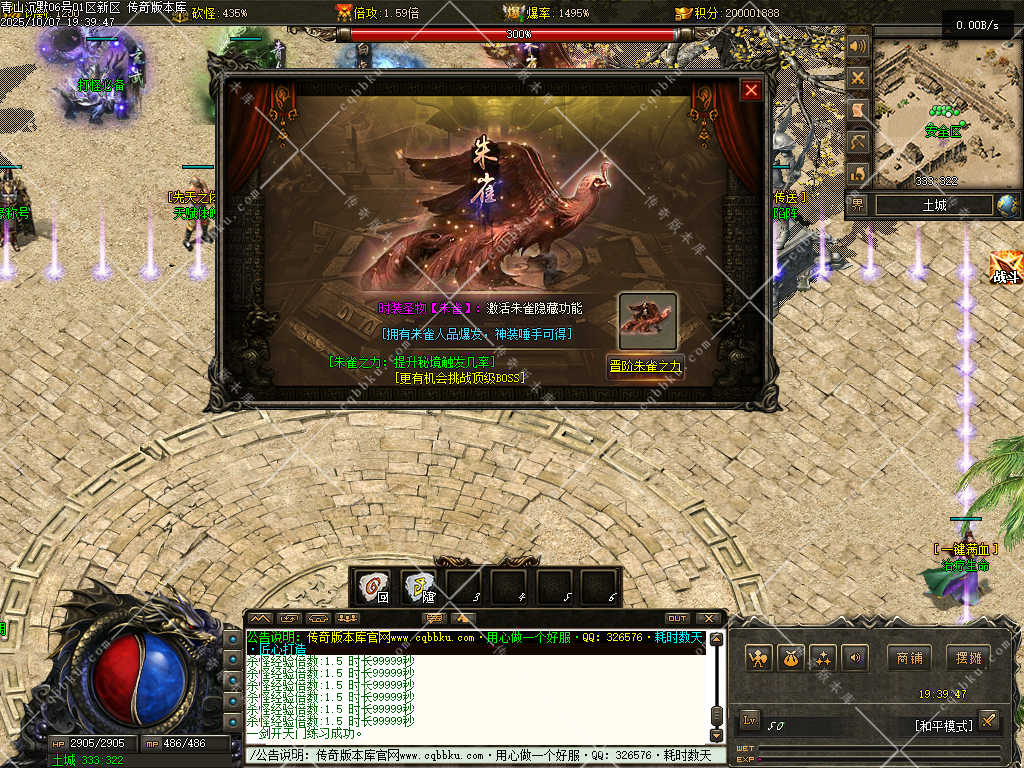This screenshot has width=1024, height=768.
Task: Use the 回 return scroll in hotbar
Action: [x=374, y=587]
